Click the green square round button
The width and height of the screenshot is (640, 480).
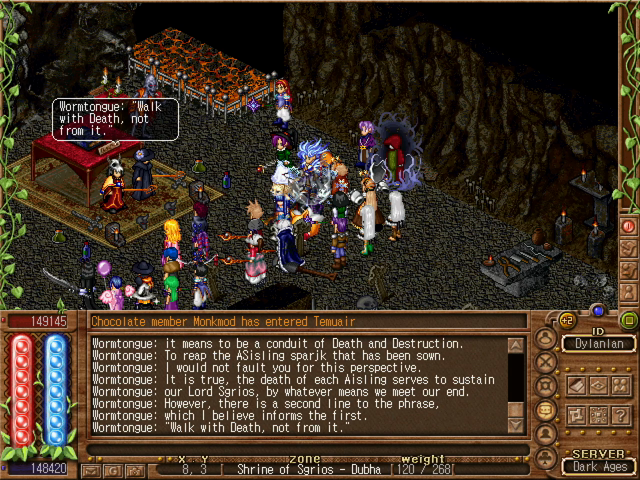coord(628,320)
